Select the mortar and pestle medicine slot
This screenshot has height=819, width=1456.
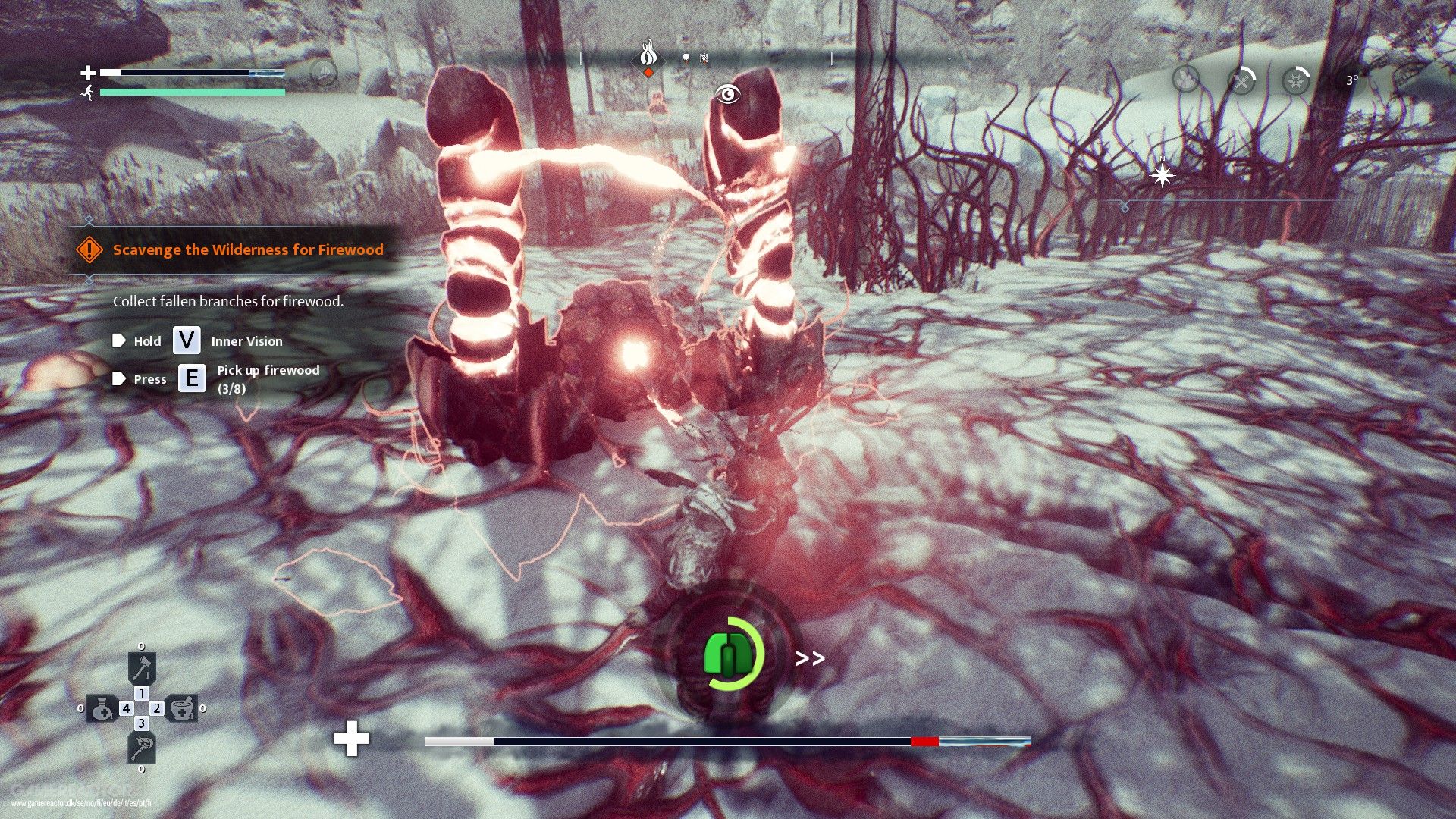click(x=182, y=708)
